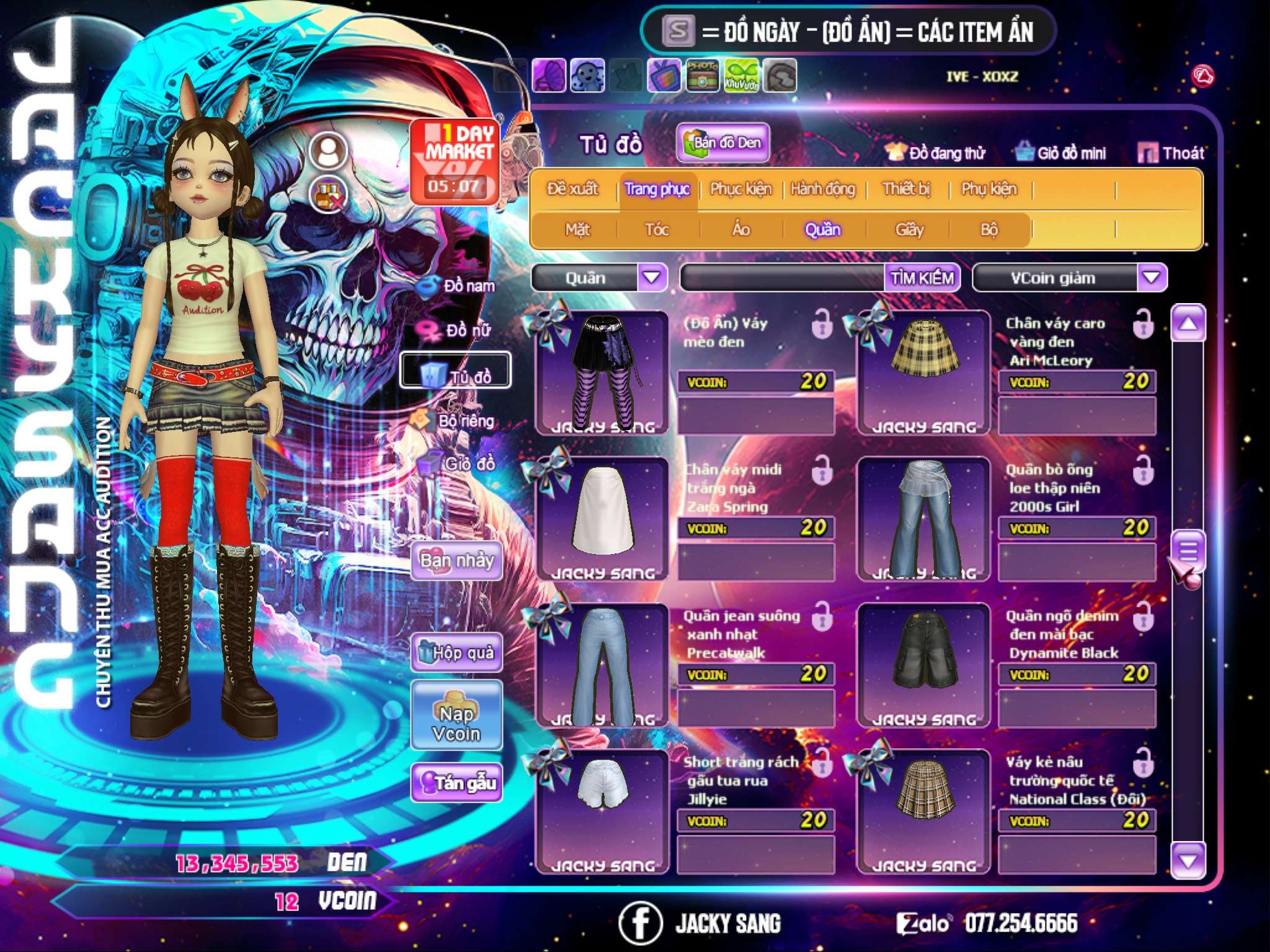Expand the VCoin giảm sort dropdown
Image resolution: width=1270 pixels, height=952 pixels.
(x=1152, y=278)
